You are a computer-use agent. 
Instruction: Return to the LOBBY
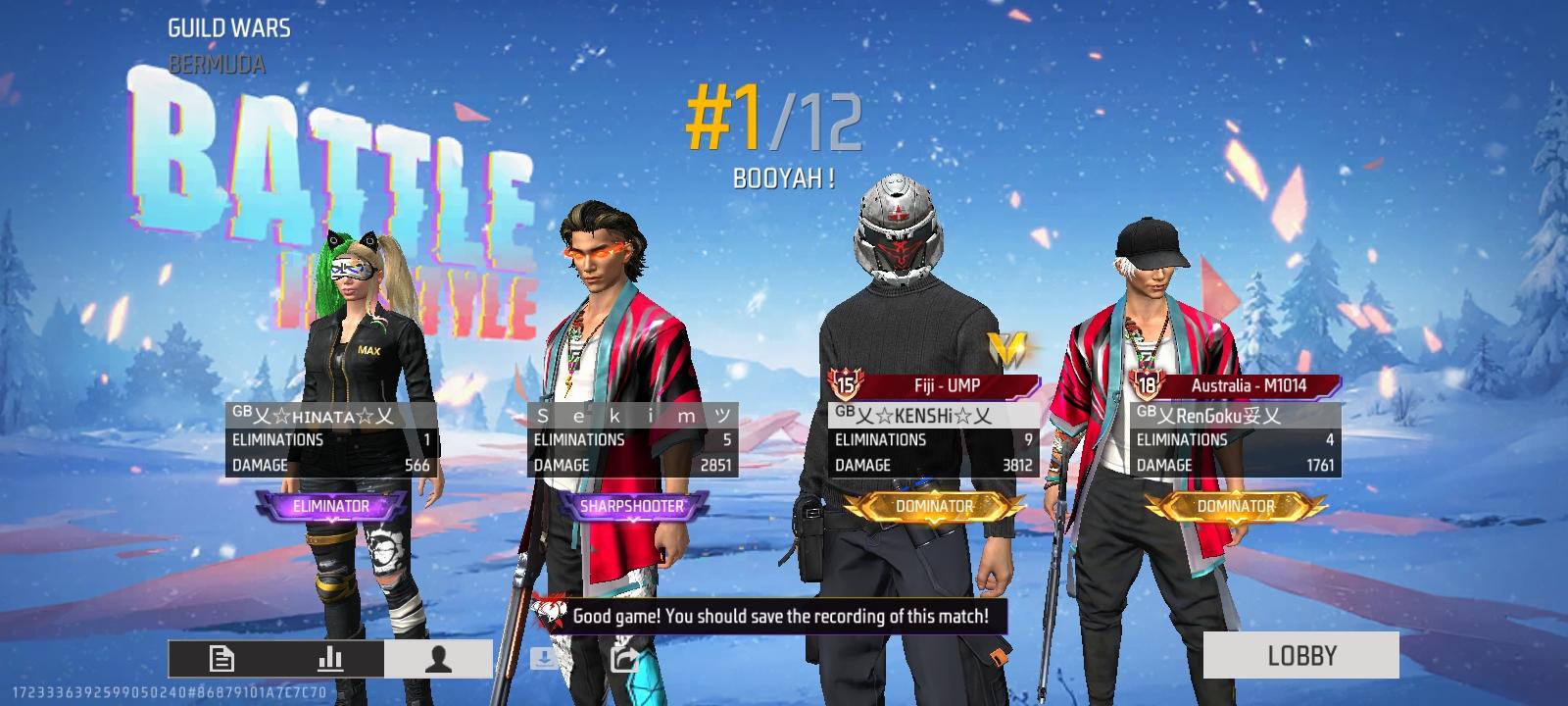click(1303, 655)
